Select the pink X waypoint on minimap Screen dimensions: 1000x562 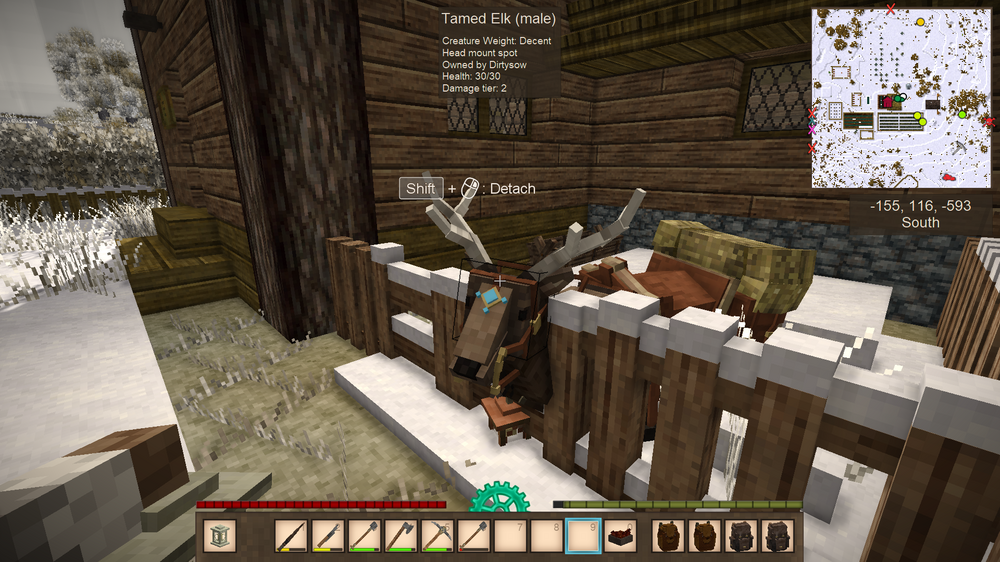(x=813, y=130)
